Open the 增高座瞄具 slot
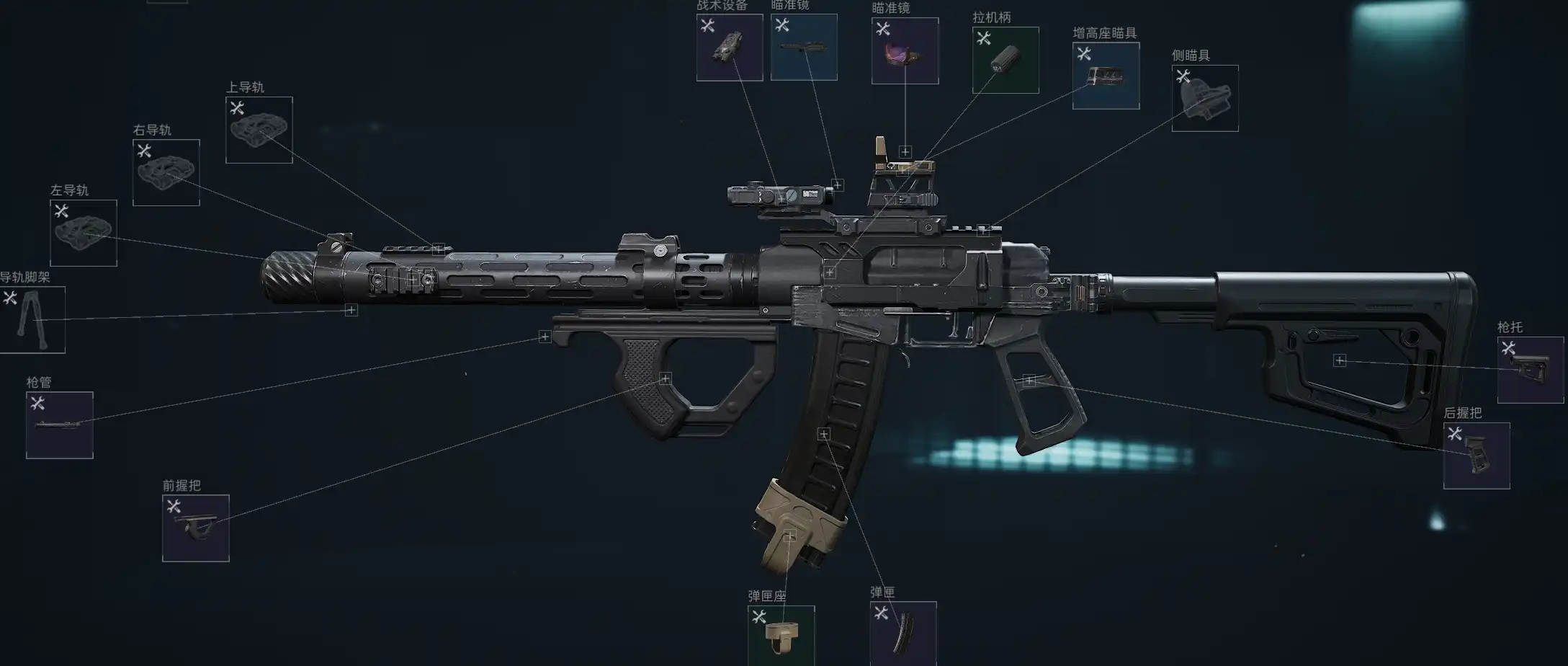 coord(1106,76)
